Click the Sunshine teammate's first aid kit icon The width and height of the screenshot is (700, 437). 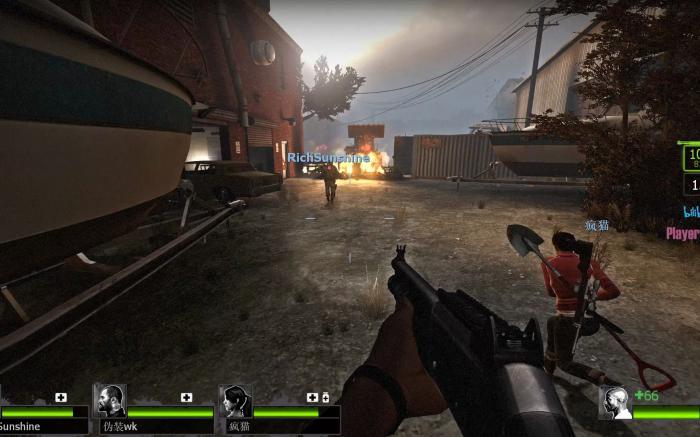(x=61, y=398)
